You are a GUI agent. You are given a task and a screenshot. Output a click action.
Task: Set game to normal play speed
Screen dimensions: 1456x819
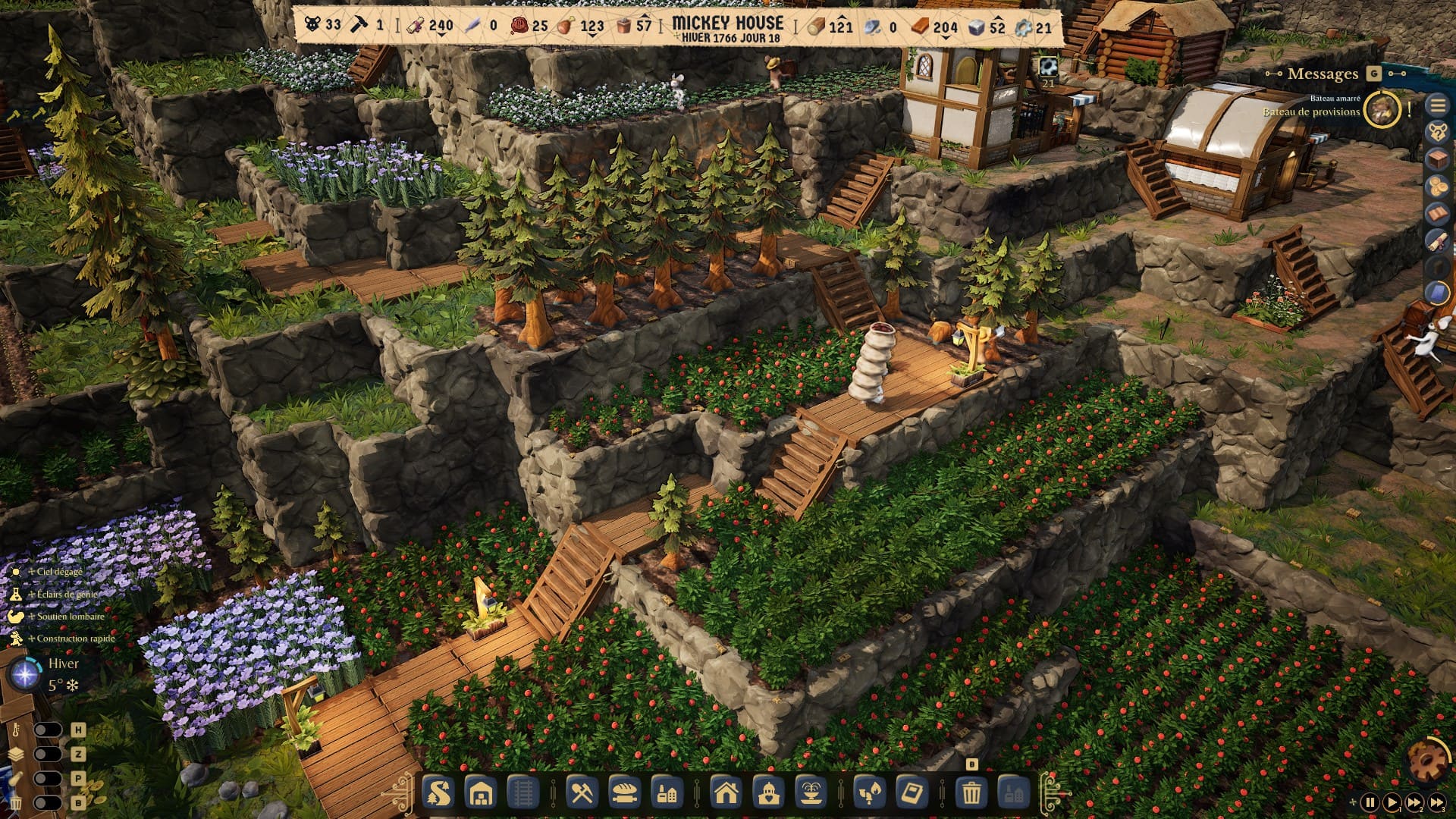(1392, 802)
